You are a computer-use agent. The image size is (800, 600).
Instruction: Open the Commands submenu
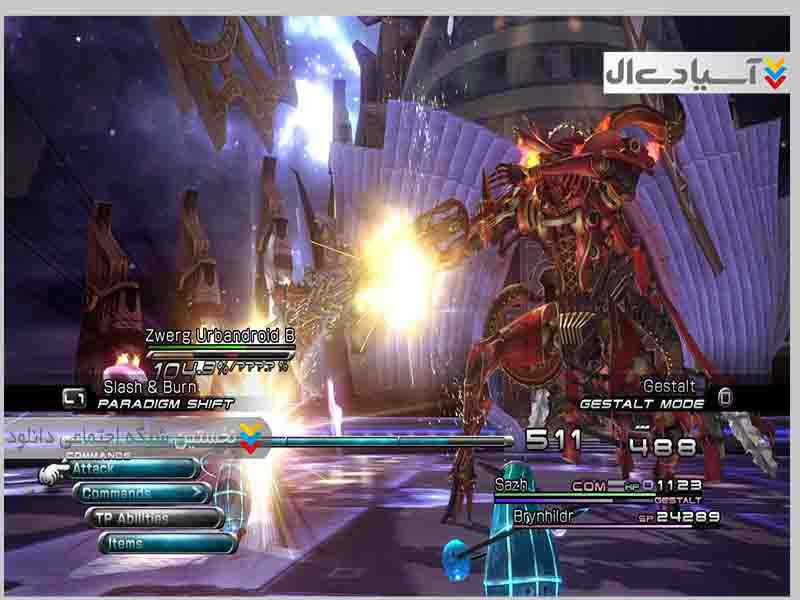140,493
